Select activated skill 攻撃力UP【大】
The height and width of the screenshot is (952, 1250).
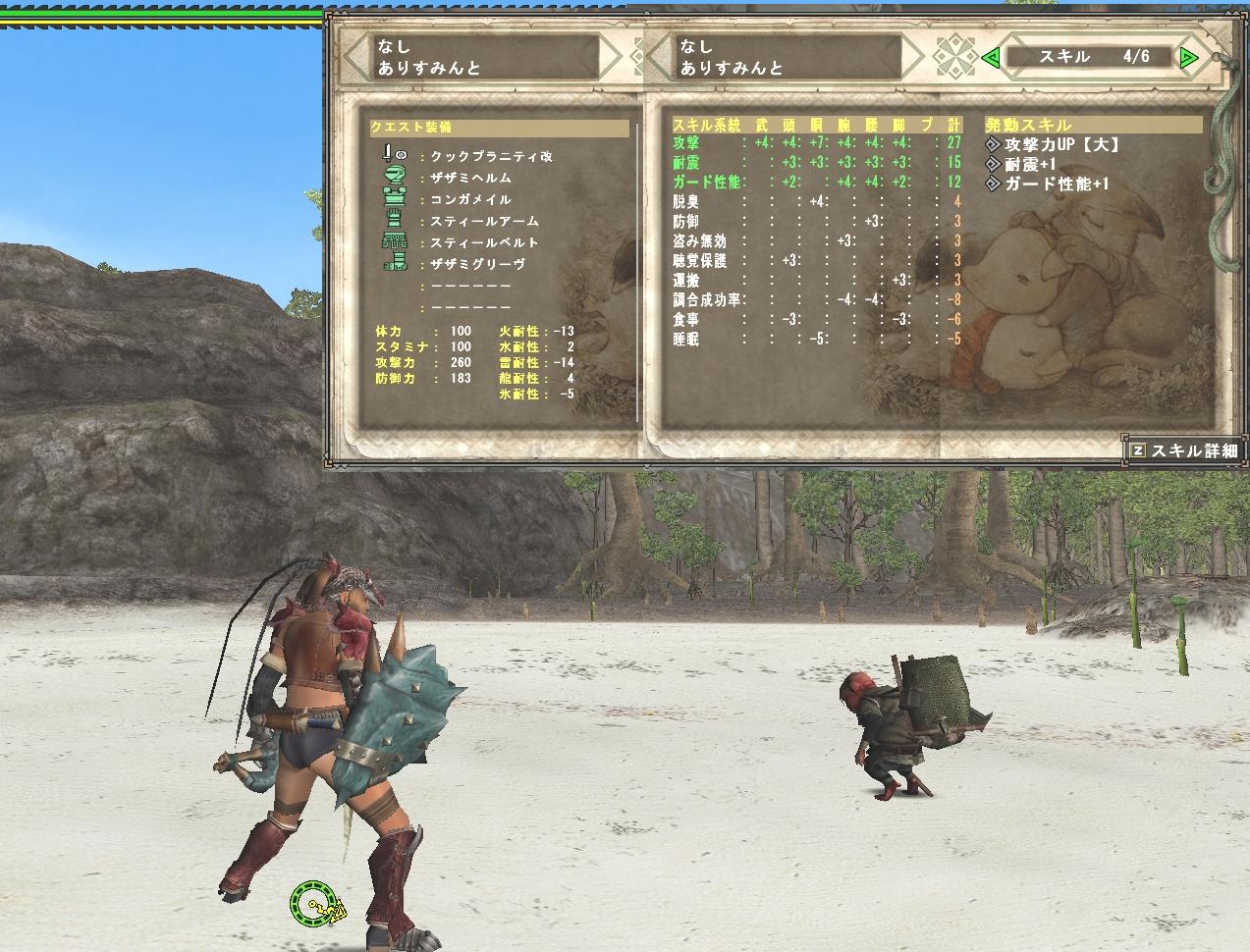[1060, 144]
